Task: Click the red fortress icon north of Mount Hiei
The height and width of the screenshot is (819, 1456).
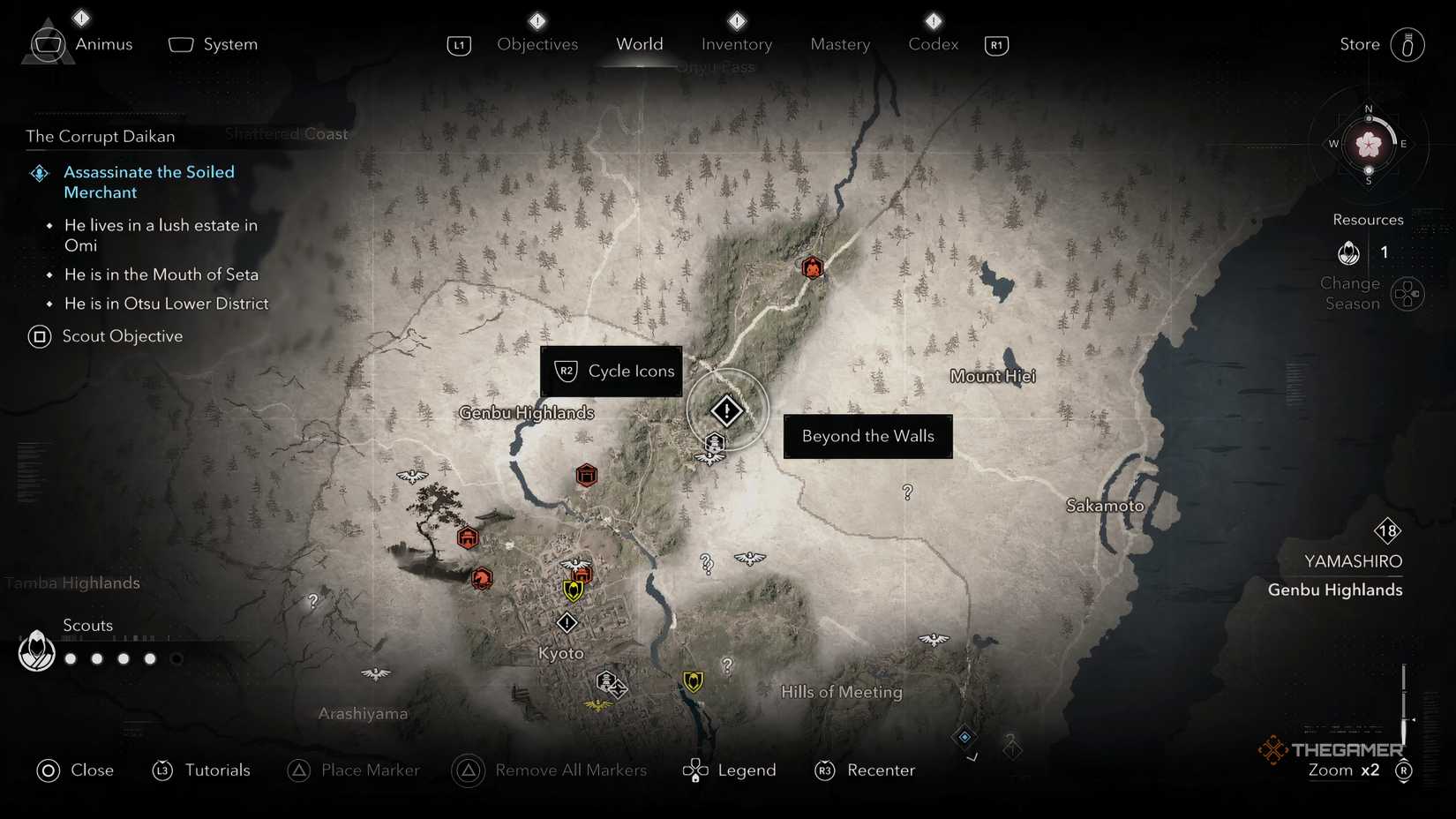Action: coord(811,267)
